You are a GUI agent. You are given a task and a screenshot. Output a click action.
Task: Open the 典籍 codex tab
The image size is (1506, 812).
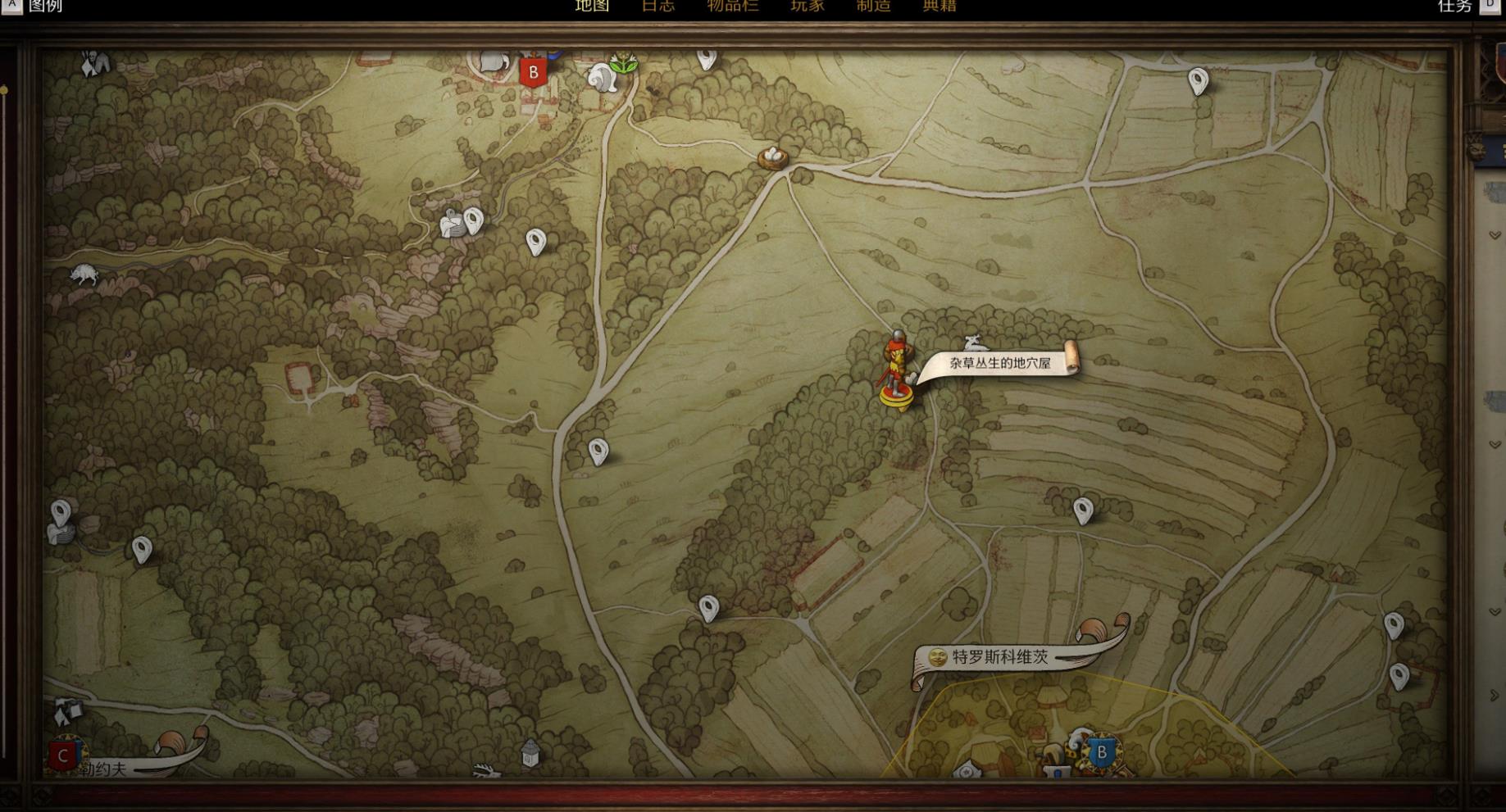tap(940, 6)
